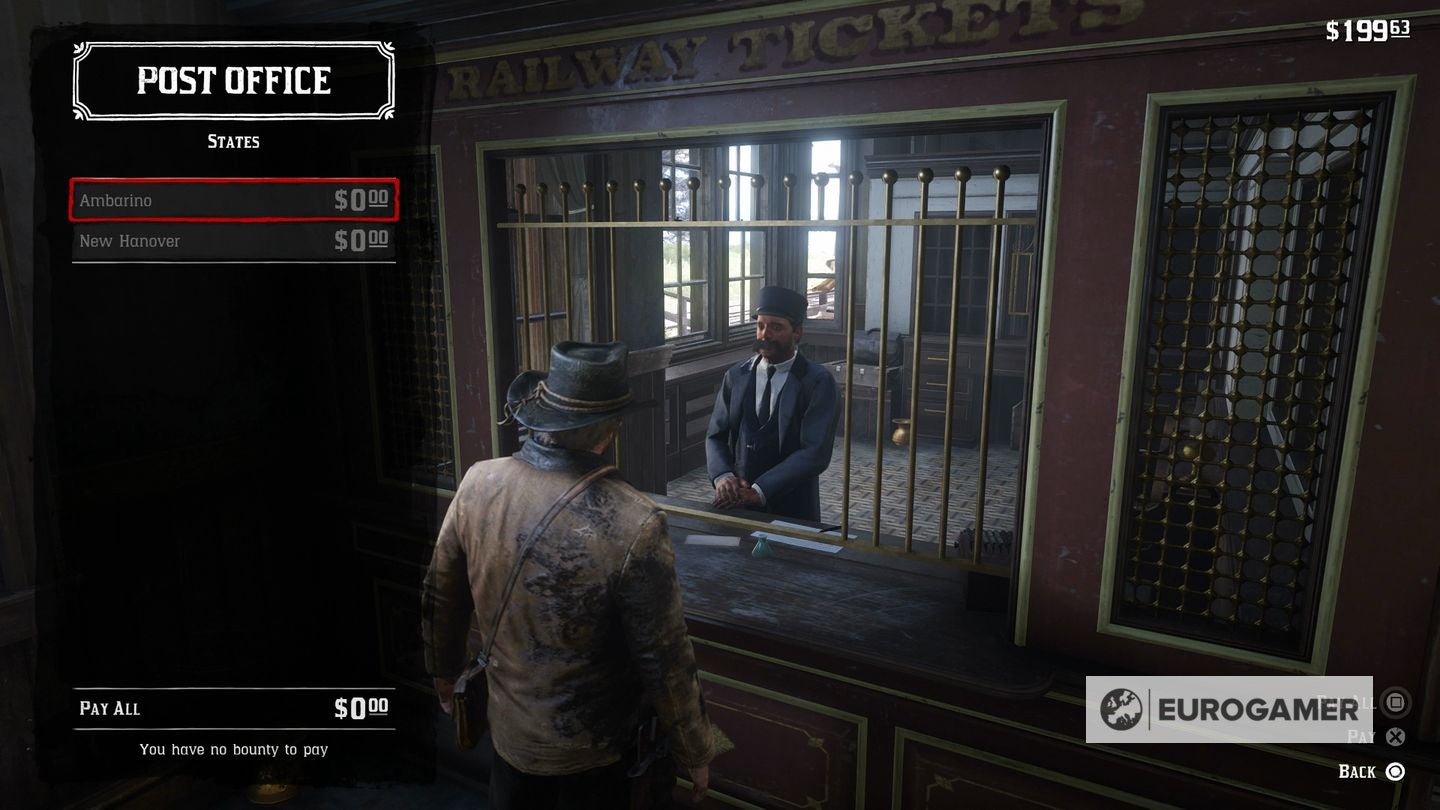The image size is (1440, 810).
Task: Click the 'You have no bounty to pay' message
Action: tap(233, 748)
